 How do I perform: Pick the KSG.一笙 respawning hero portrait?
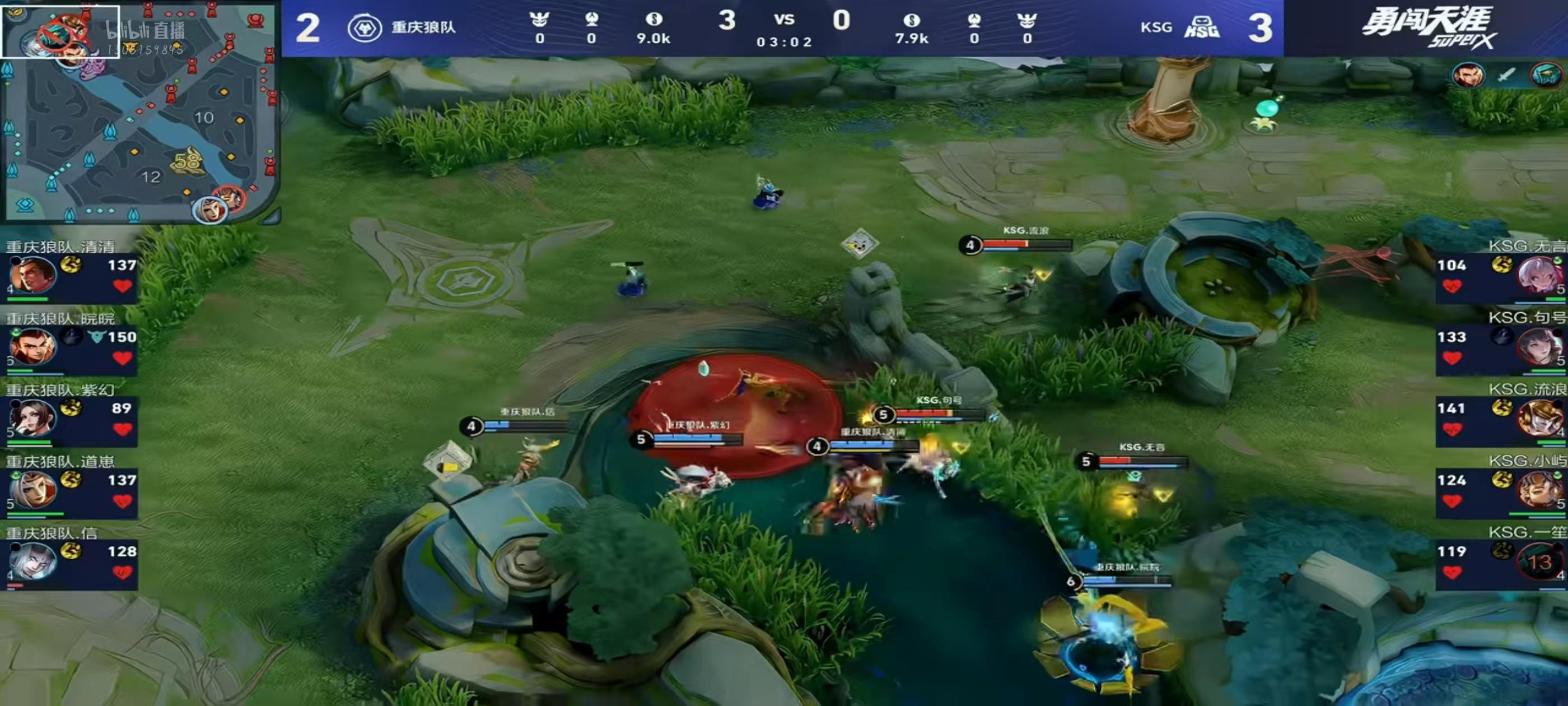coord(1539,561)
